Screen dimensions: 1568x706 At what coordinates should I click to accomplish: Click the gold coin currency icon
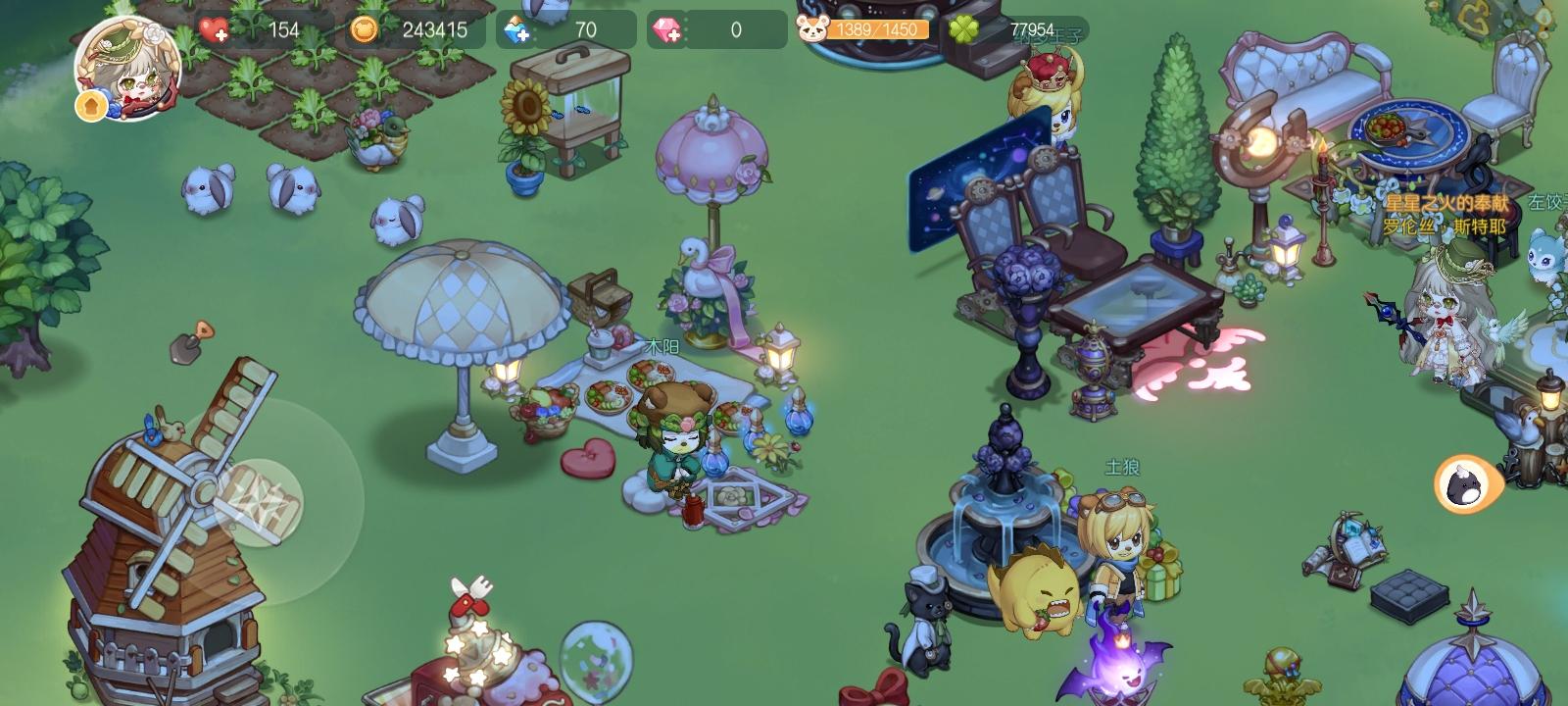pos(363,29)
